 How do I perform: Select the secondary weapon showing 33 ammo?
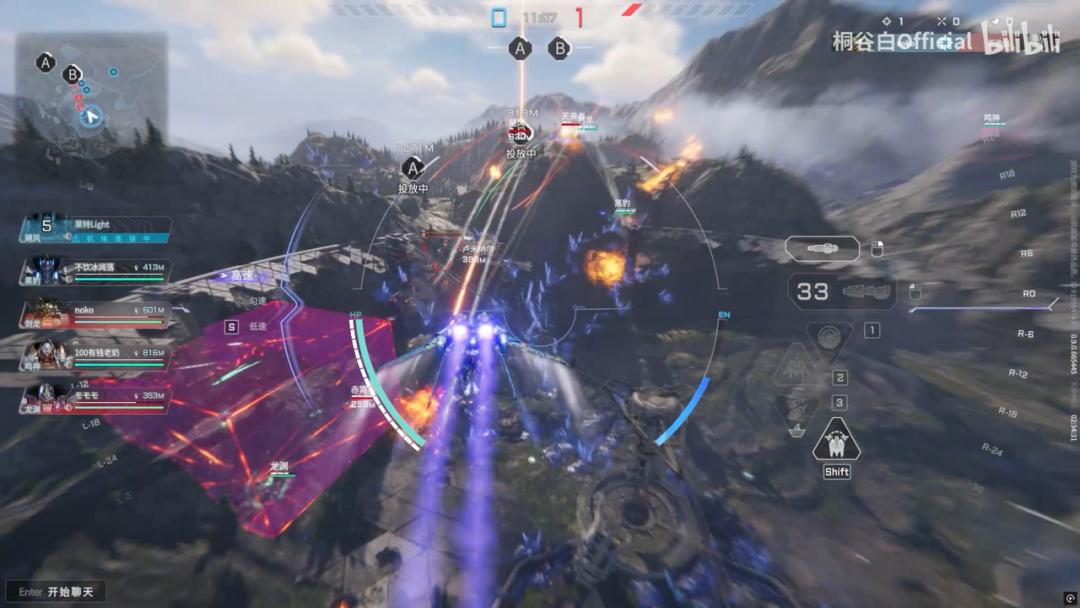pyautogui.click(x=841, y=291)
